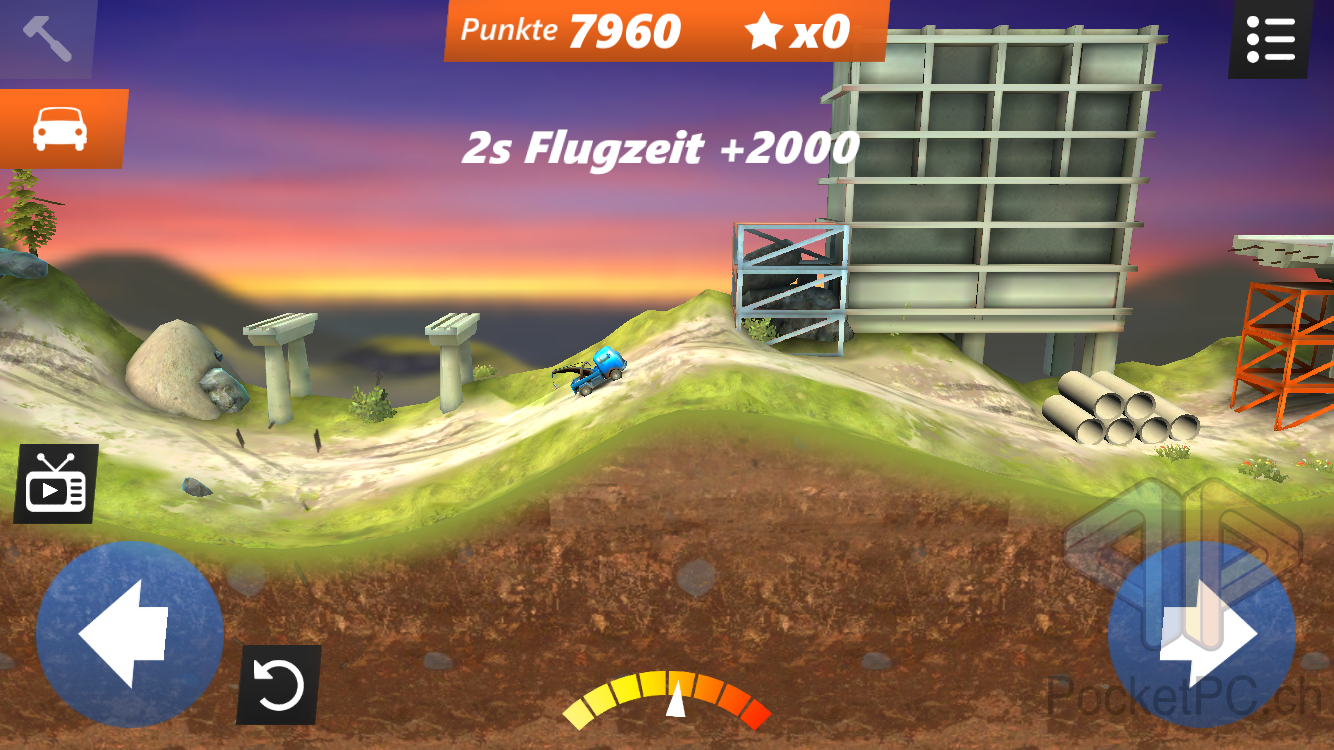Steer left with the blue arrow button

(x=129, y=634)
